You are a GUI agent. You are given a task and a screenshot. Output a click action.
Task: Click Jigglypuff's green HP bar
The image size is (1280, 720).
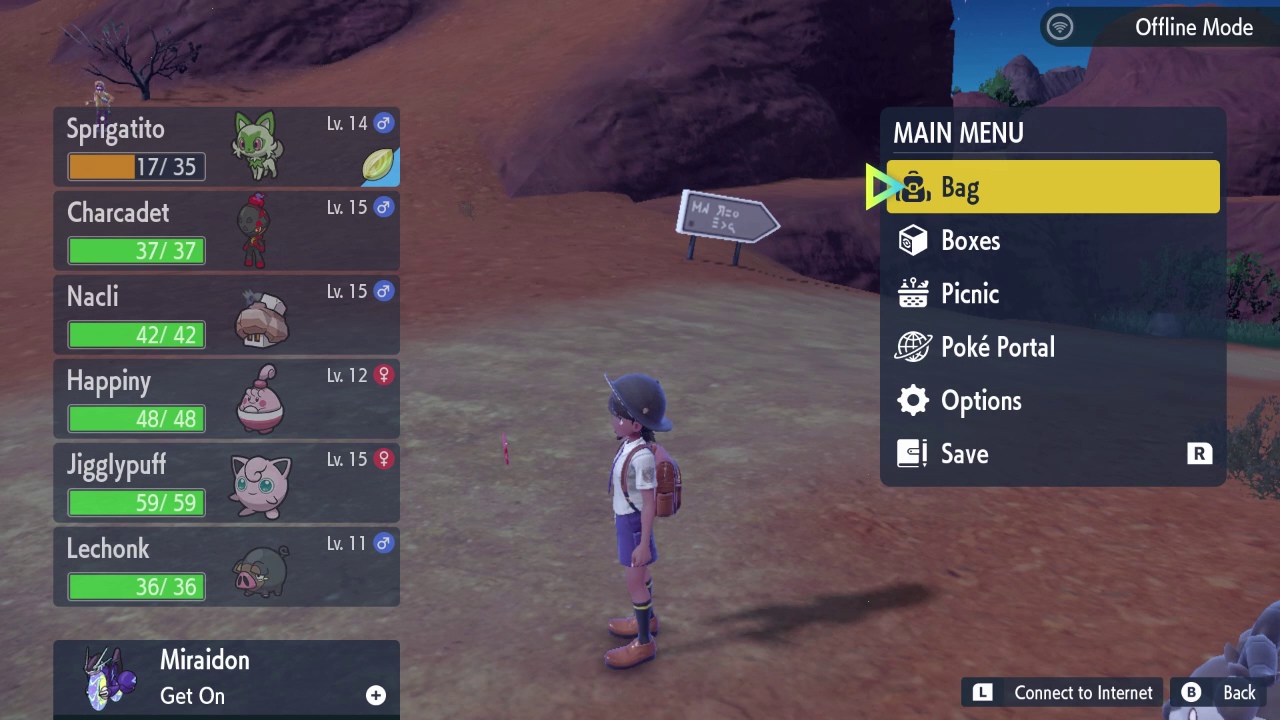135,503
